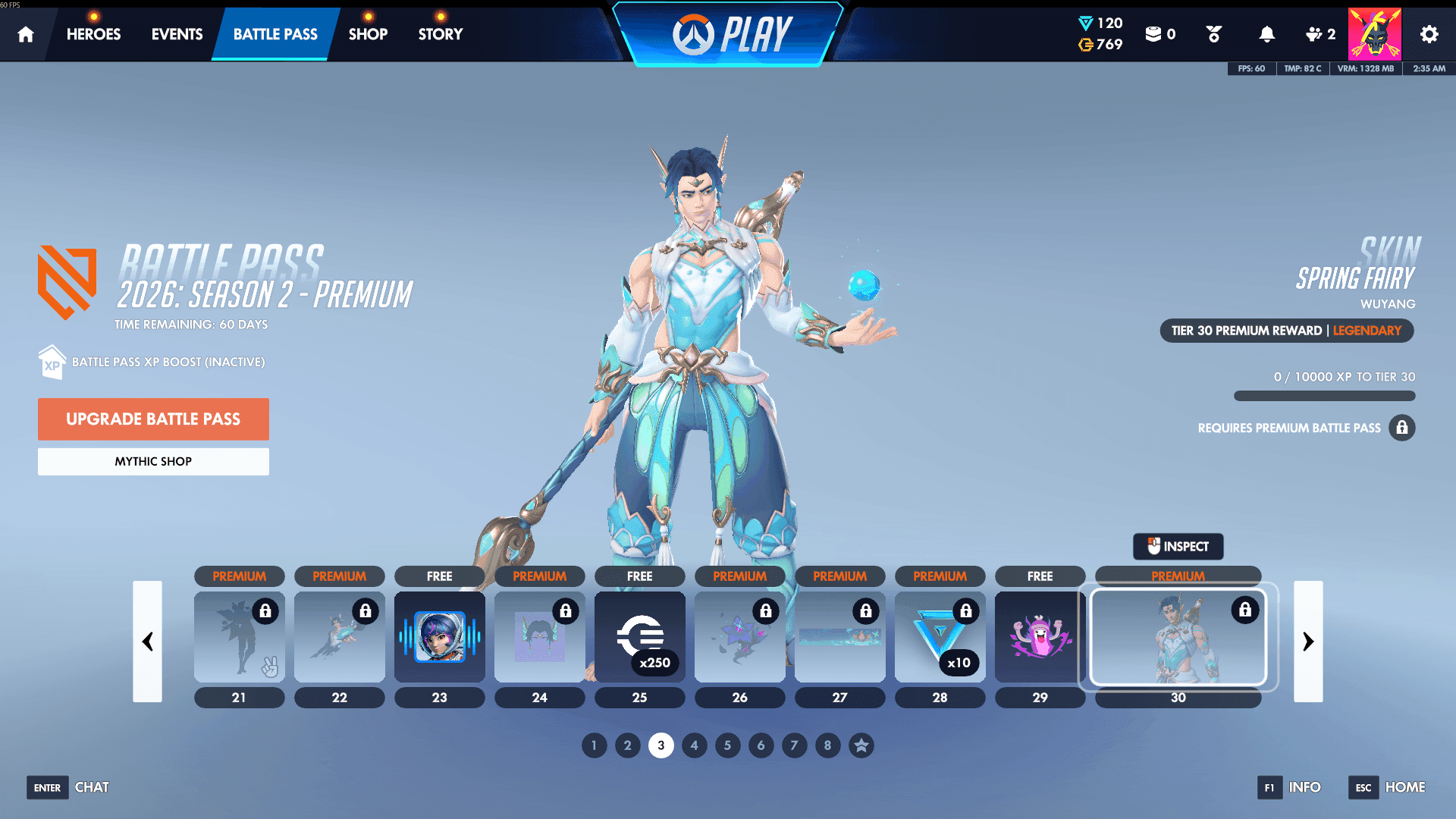Click the green currency icon showing 120

(1084, 23)
